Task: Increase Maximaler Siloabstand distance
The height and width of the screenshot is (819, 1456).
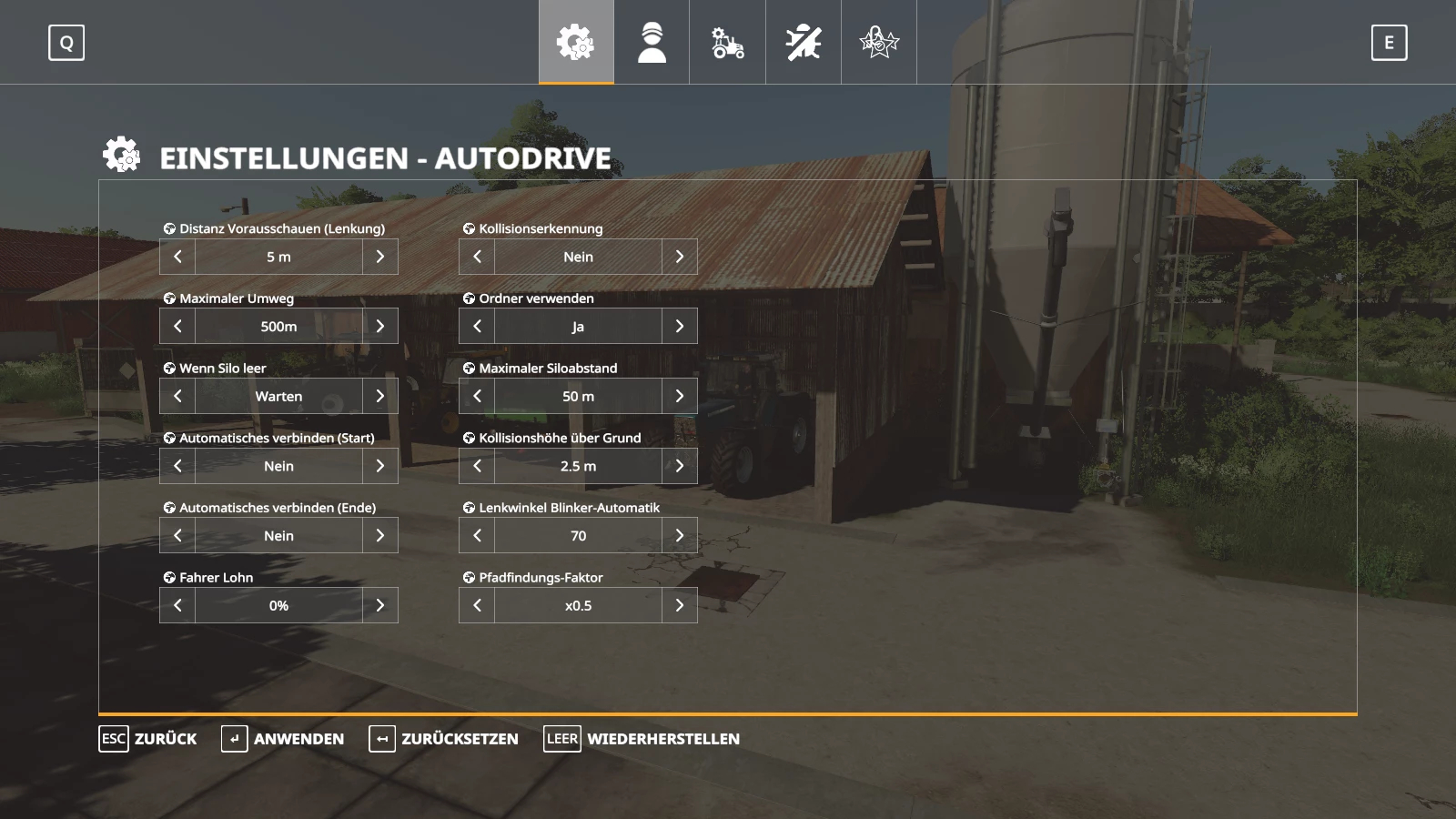Action: pyautogui.click(x=680, y=396)
